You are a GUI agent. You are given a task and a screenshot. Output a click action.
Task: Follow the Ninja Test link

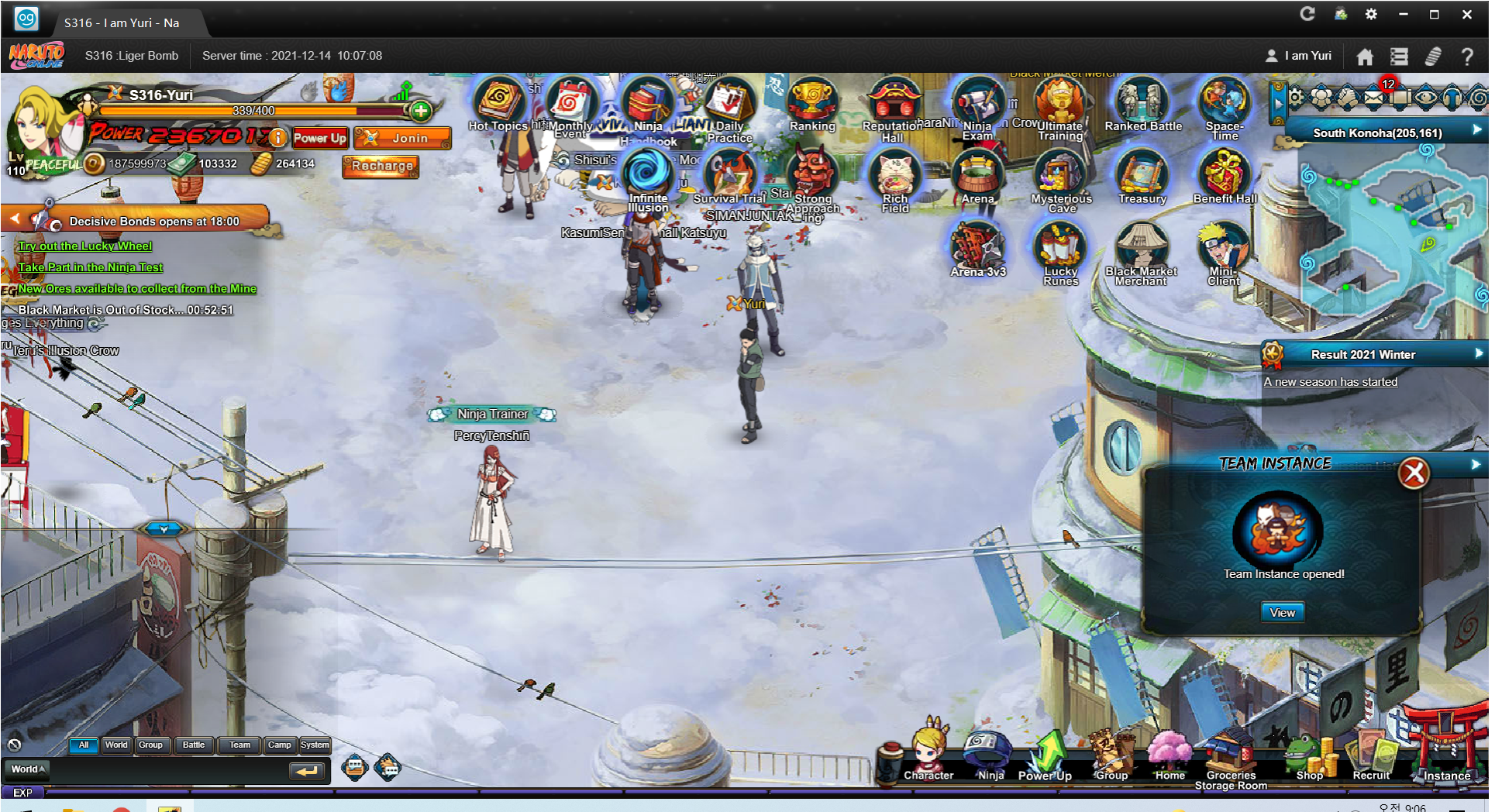click(91, 267)
